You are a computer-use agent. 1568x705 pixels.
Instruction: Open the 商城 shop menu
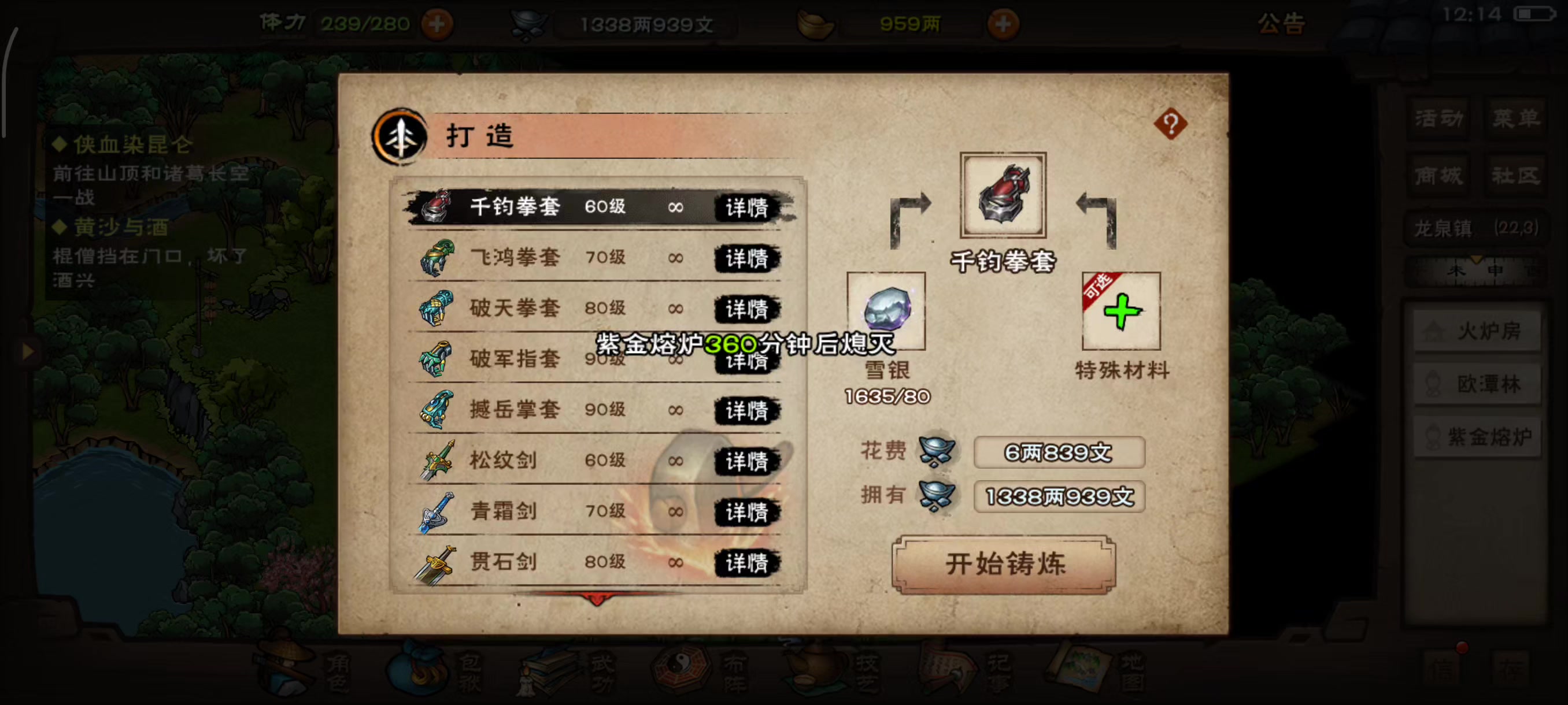1438,175
